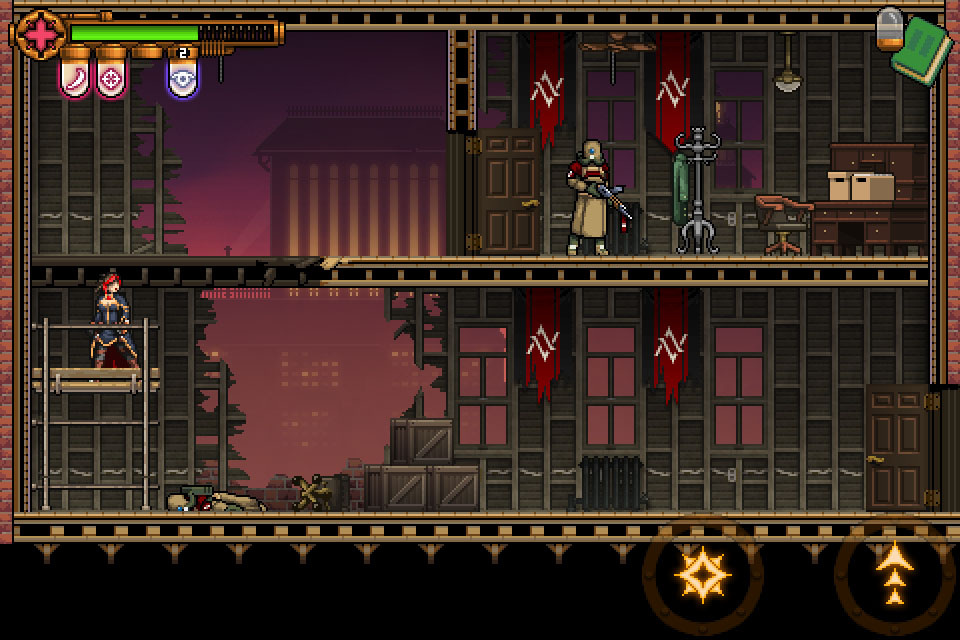Screen dimensions: 960x640
Task: Tap the pink cross health emblem
Action: coord(41,35)
